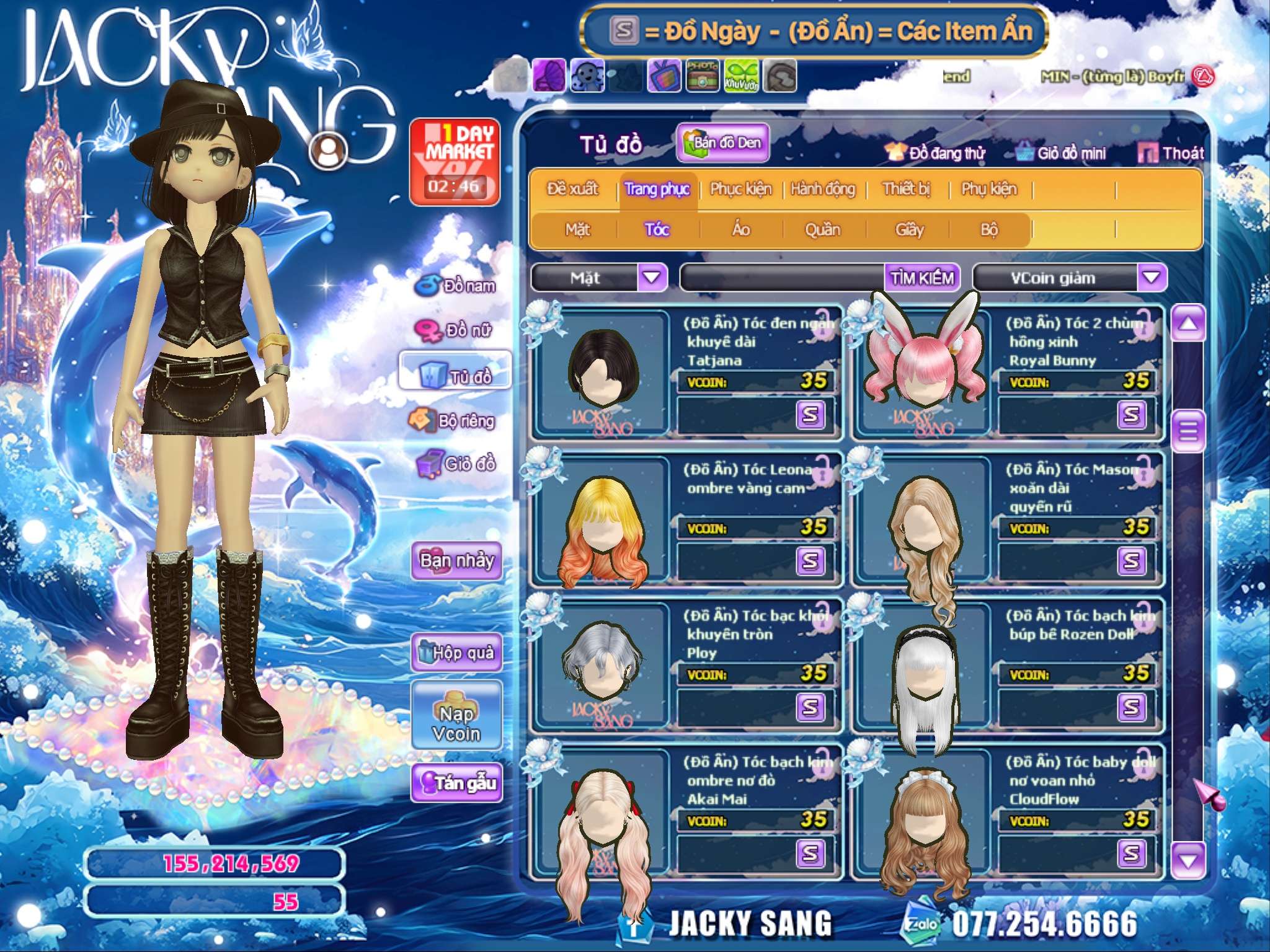The height and width of the screenshot is (952, 1270).
Task: Click the TÌM KIẾM search button
Action: point(922,278)
